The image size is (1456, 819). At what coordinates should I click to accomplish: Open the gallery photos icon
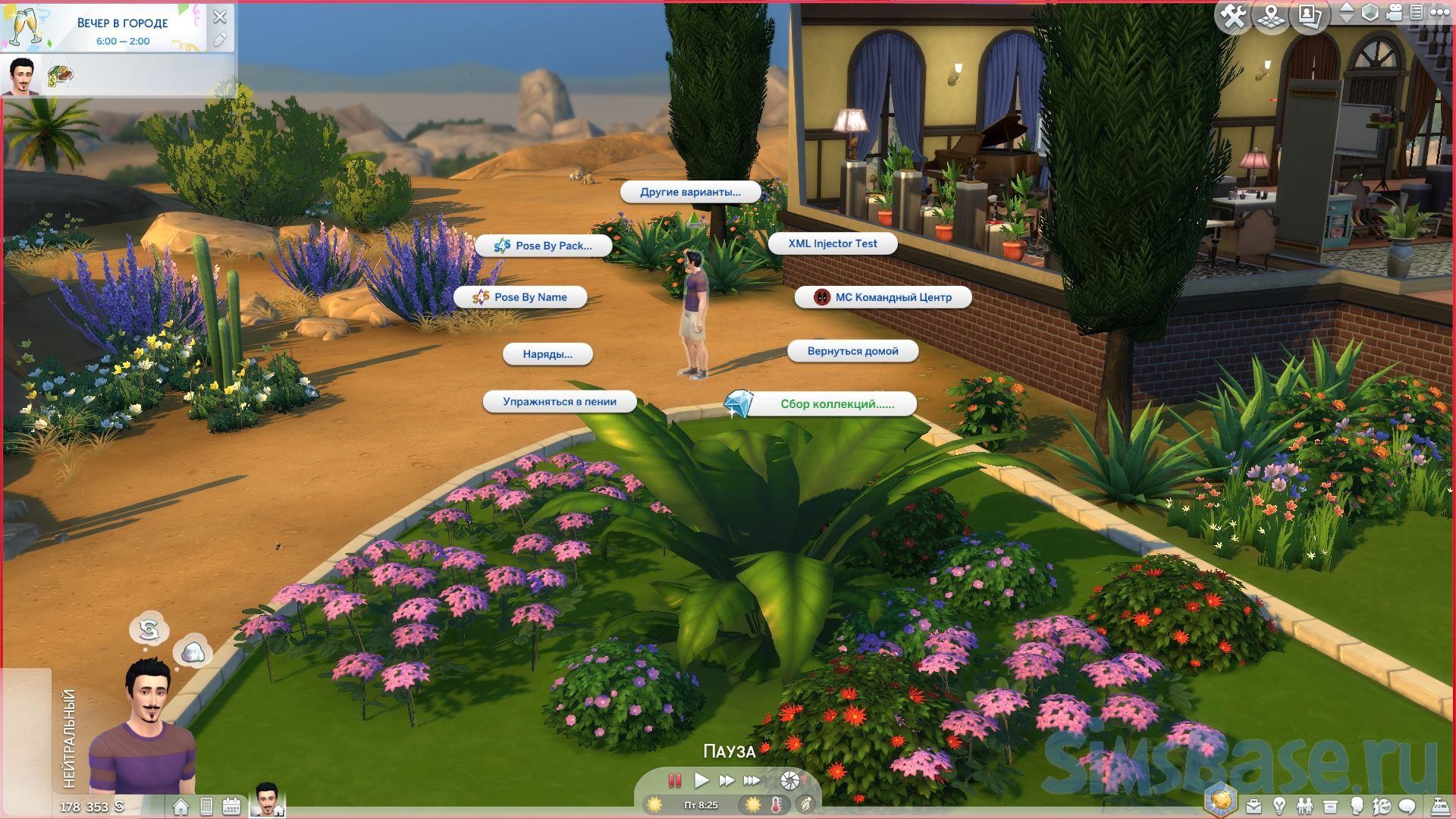1310,16
